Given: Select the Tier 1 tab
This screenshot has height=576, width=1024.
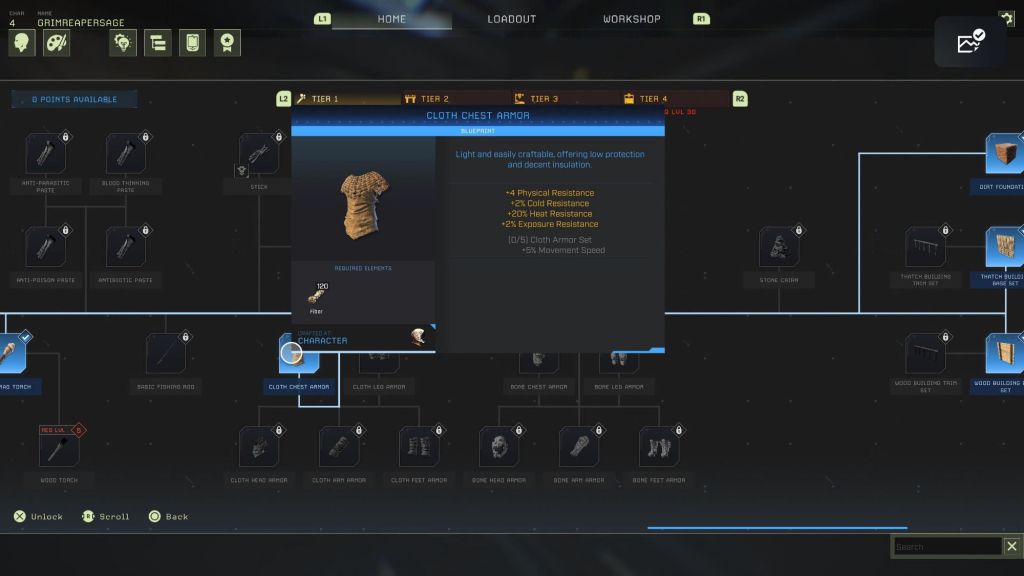Looking at the screenshot, I should 324,99.
